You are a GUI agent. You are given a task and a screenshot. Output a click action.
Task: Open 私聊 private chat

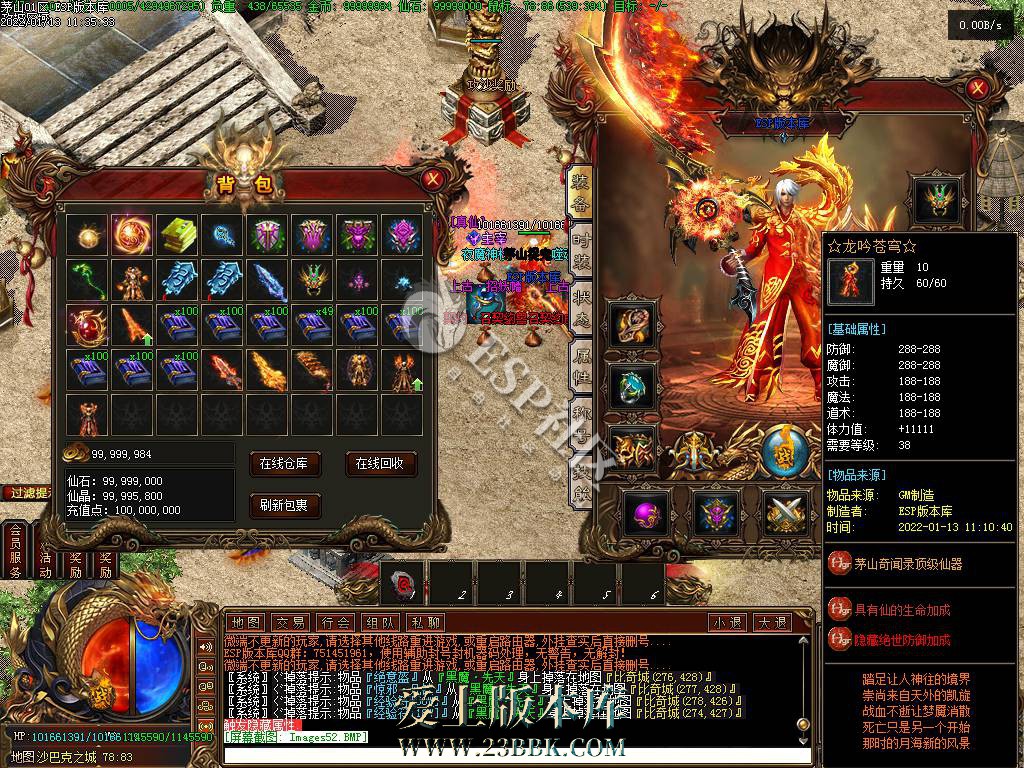tap(426, 622)
